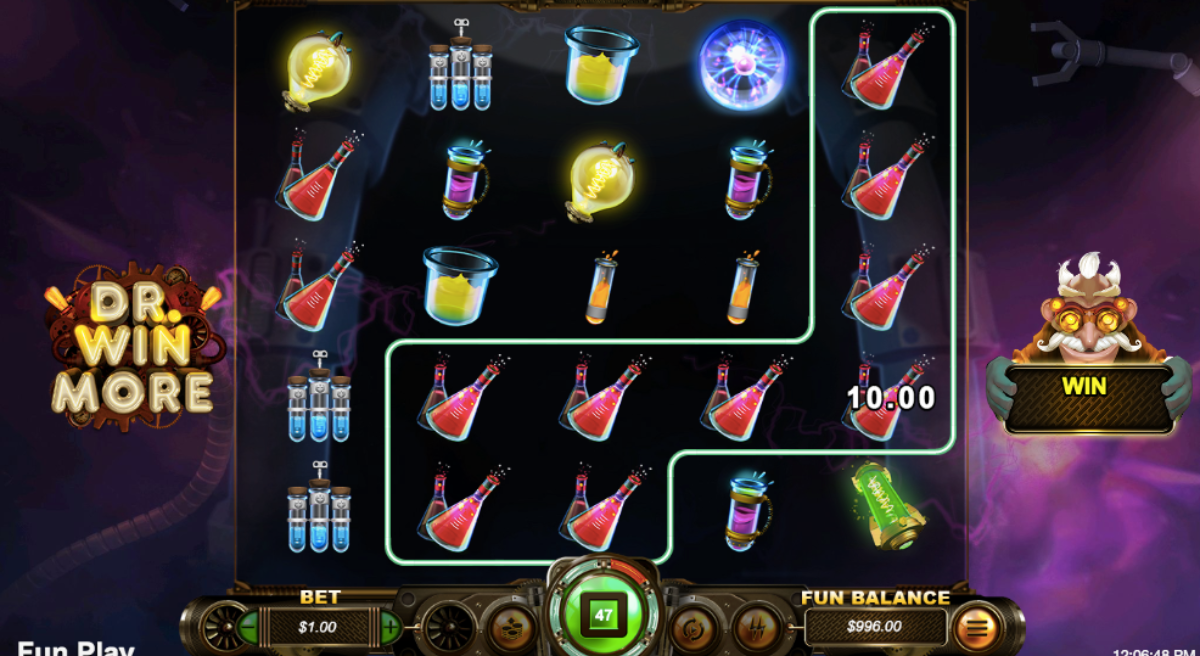The height and width of the screenshot is (656, 1200).
Task: Increase the bet with the plus button
Action: click(390, 628)
